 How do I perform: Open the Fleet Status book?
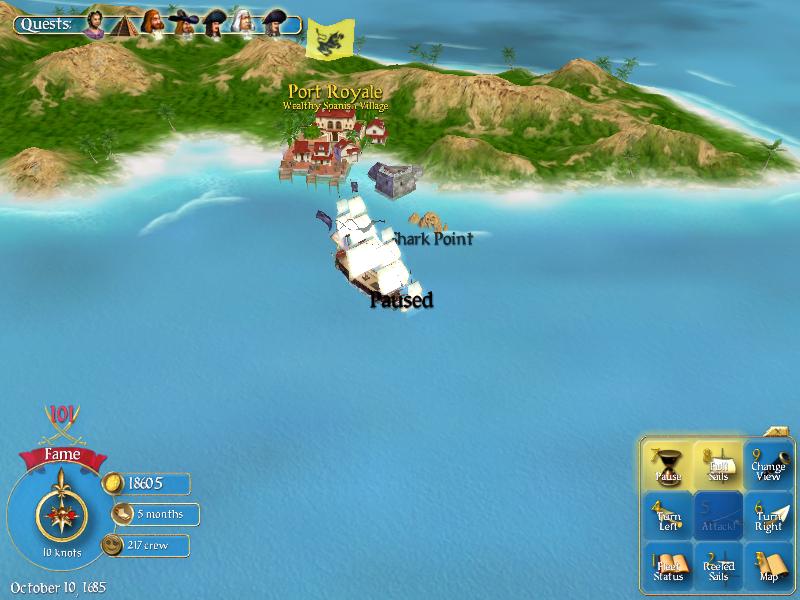668,567
